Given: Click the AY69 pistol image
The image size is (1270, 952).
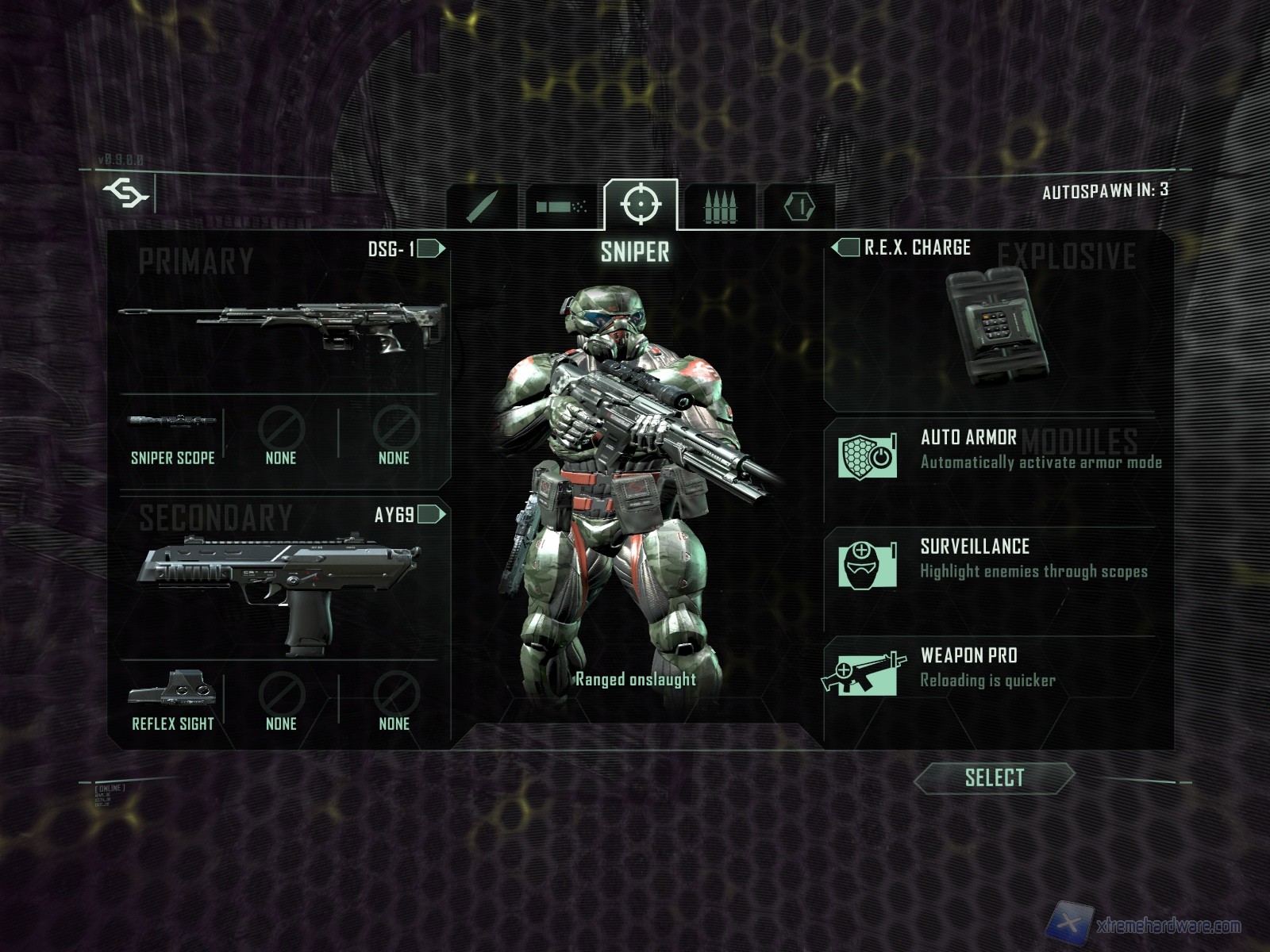Looking at the screenshot, I should 279,587.
